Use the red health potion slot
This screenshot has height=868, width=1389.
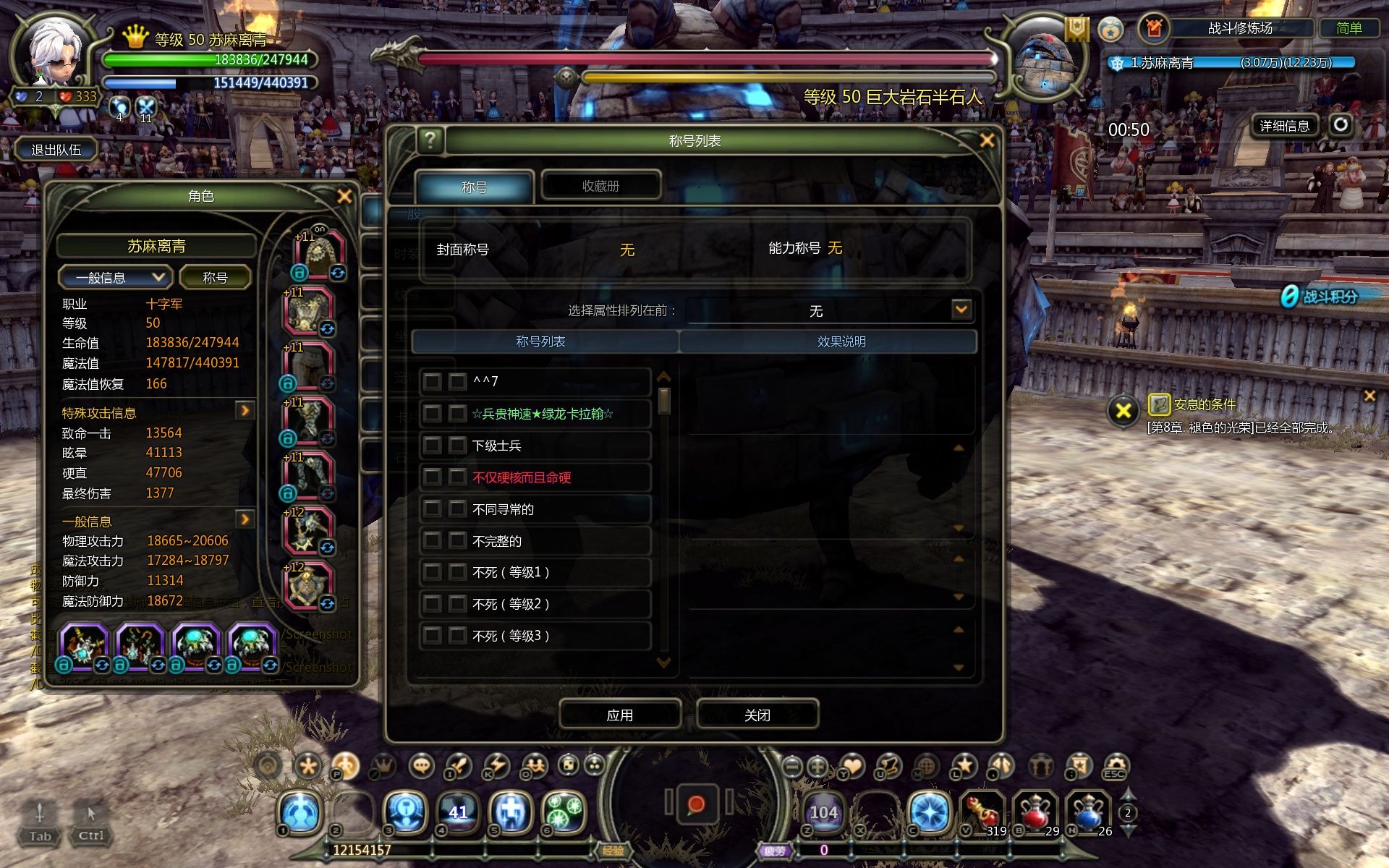1035,812
